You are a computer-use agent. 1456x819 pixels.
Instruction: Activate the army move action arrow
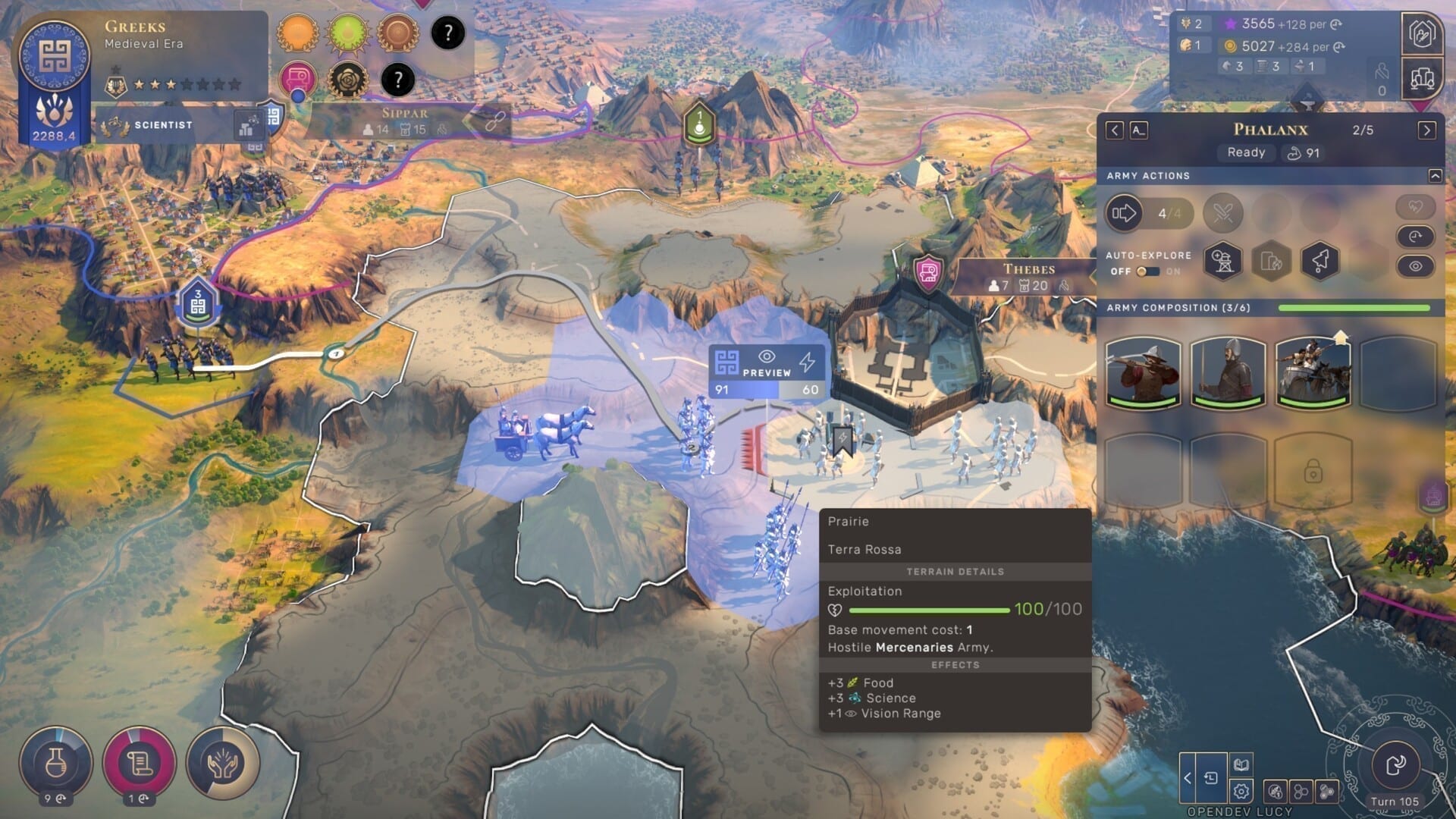[1124, 213]
